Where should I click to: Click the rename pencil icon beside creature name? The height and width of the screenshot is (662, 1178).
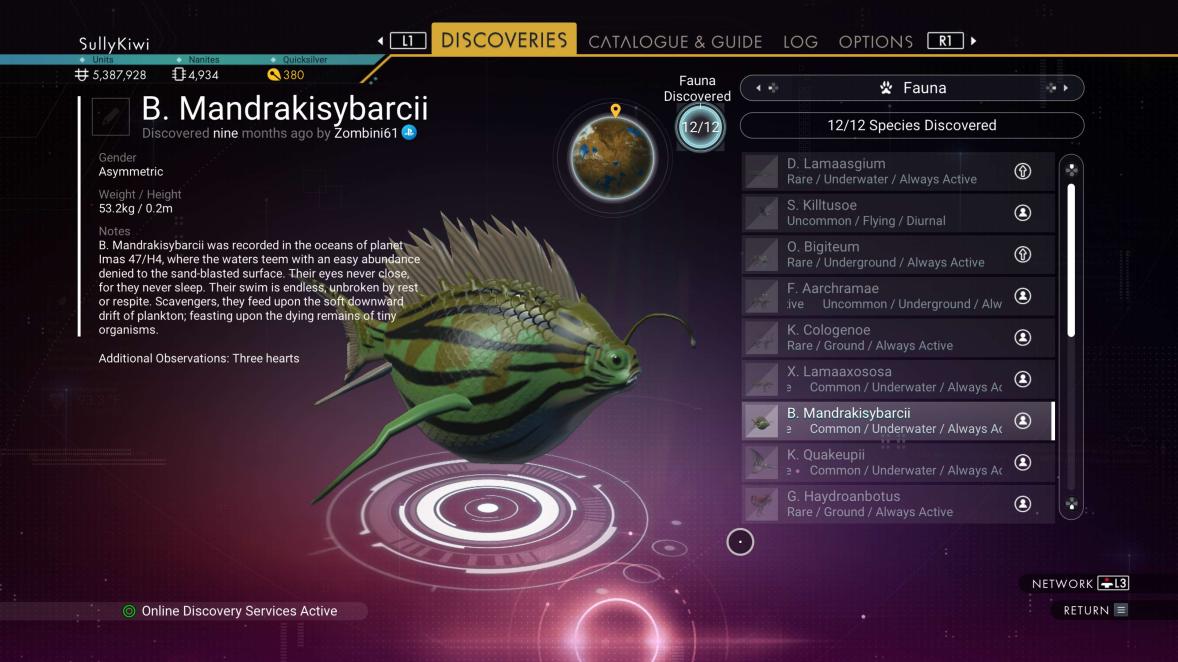[110, 116]
